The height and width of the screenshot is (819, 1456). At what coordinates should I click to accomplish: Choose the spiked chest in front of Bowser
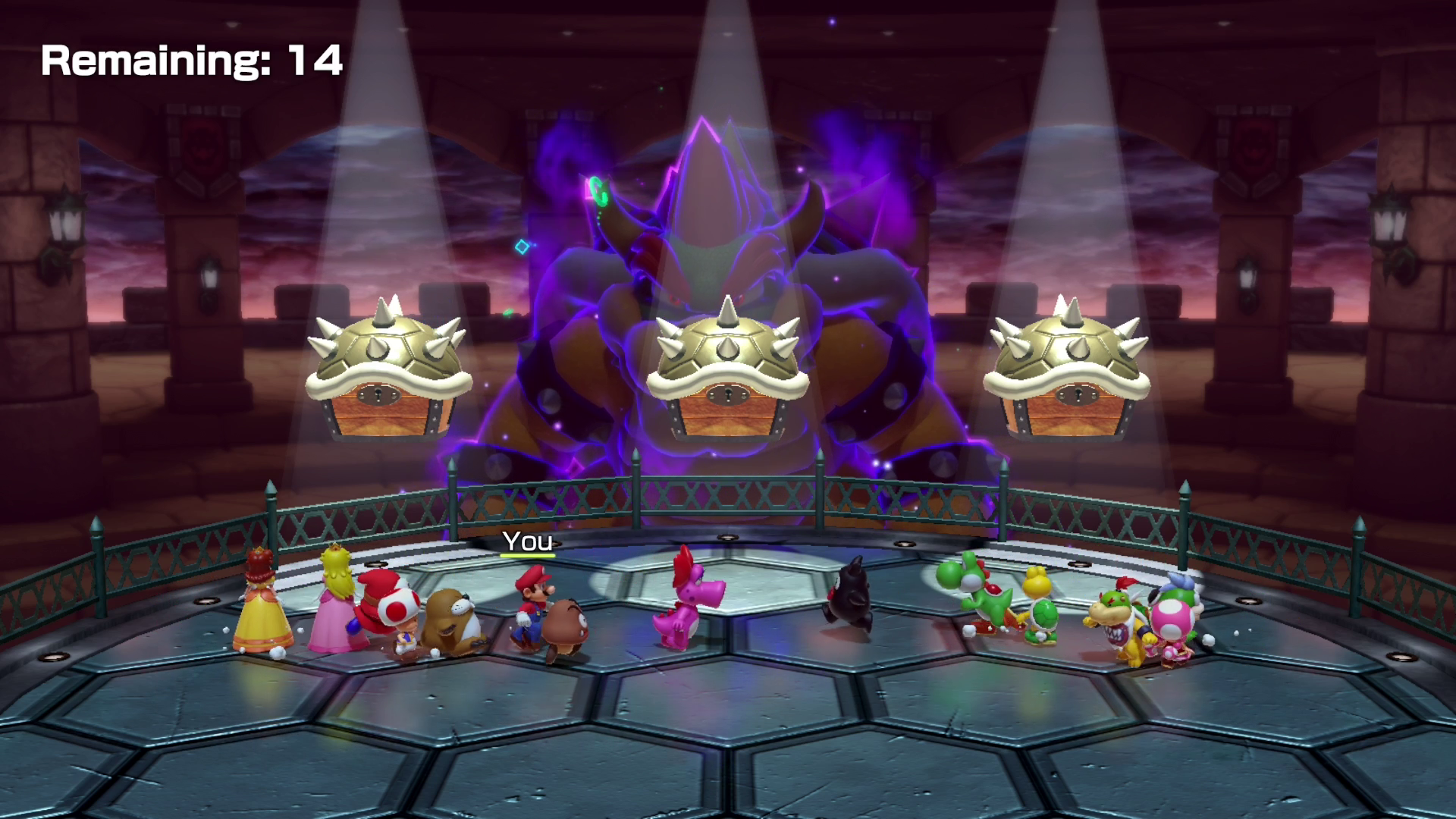[727, 372]
